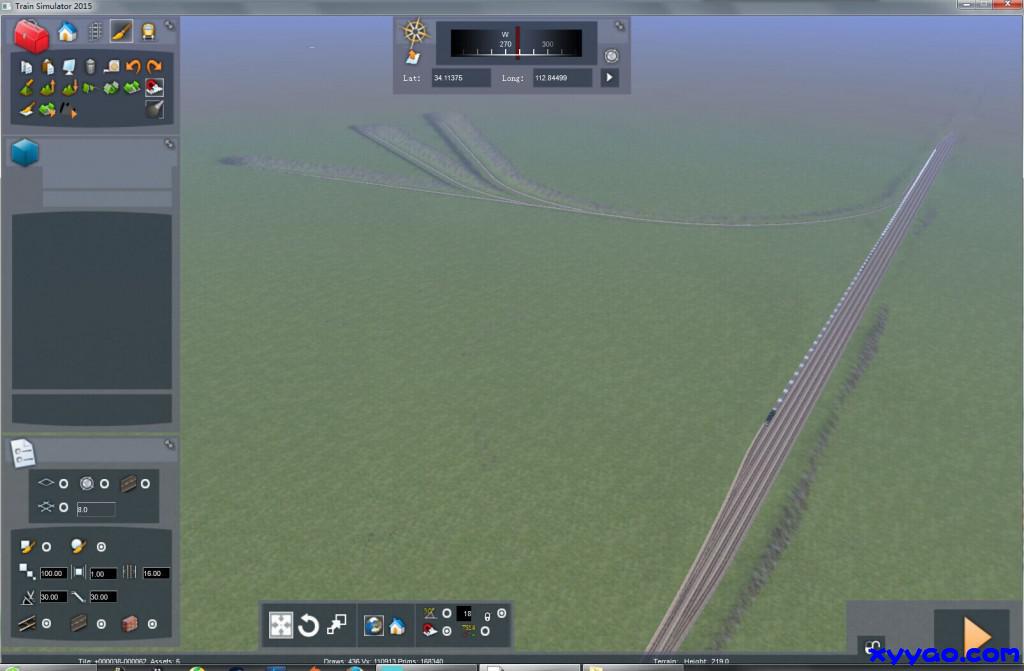The image size is (1024, 671).
Task: Select the four-arrow move tool
Action: tap(281, 626)
